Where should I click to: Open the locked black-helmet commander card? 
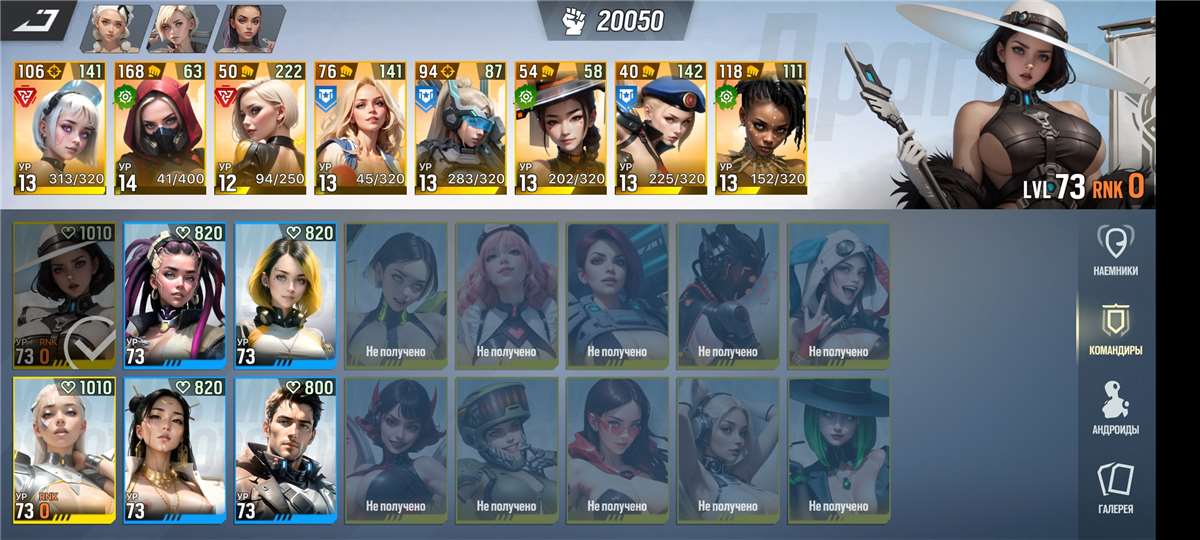pyautogui.click(x=727, y=296)
